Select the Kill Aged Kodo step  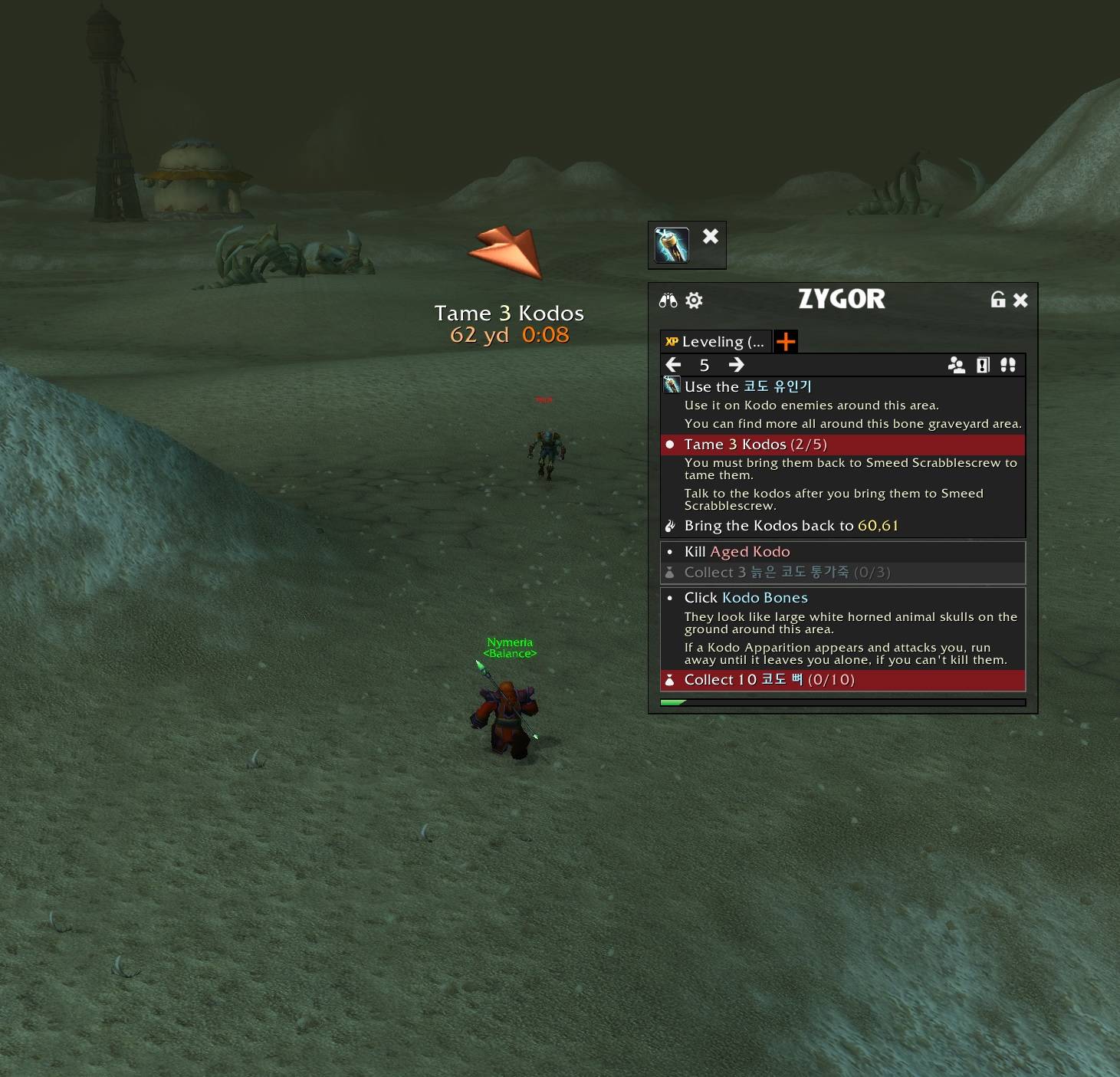[x=737, y=552]
